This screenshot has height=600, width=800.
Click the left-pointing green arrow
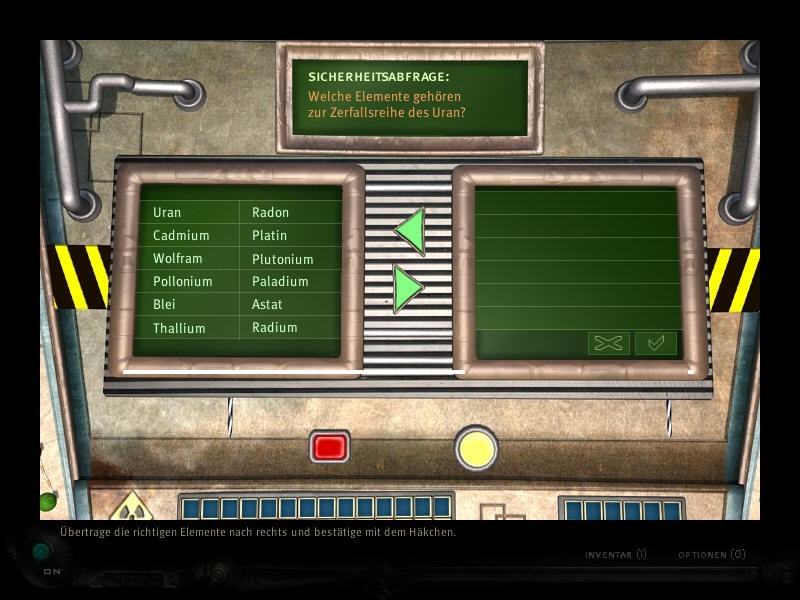click(410, 231)
